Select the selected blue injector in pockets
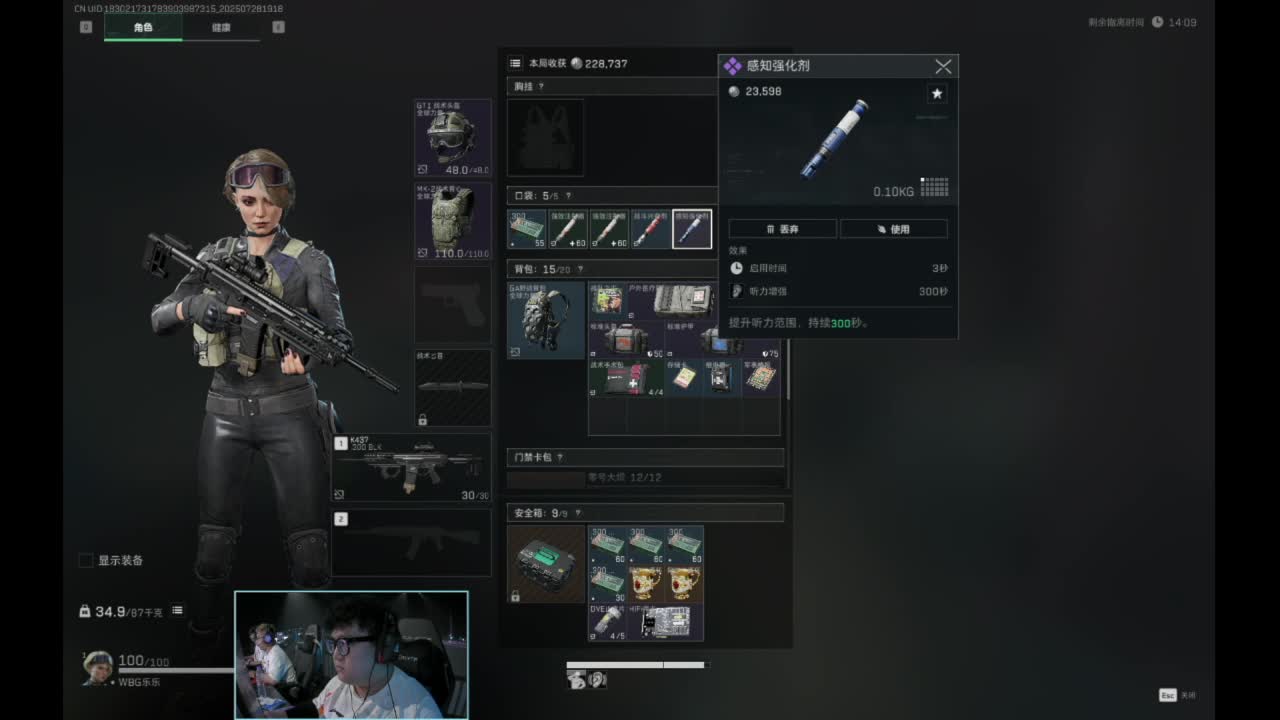 tap(692, 229)
